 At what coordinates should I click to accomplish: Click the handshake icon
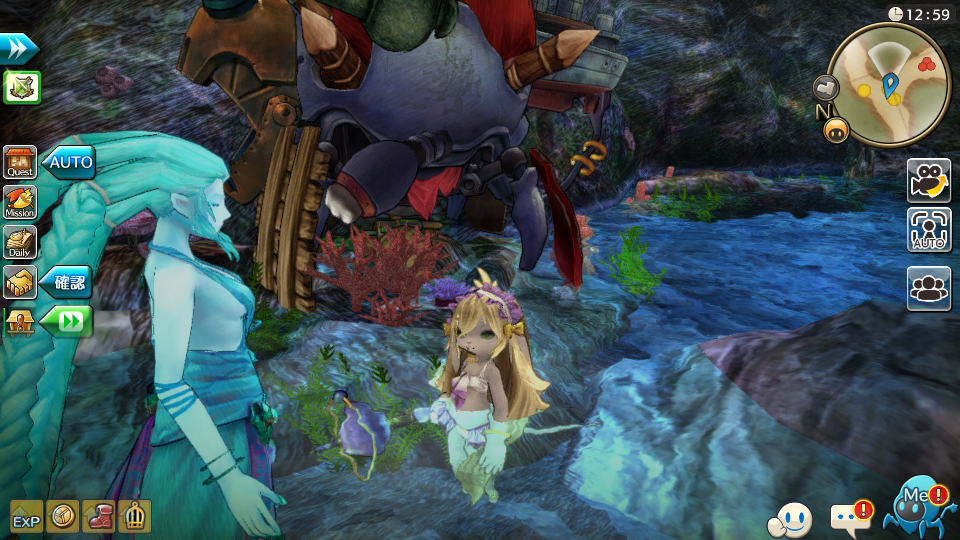pos(20,282)
